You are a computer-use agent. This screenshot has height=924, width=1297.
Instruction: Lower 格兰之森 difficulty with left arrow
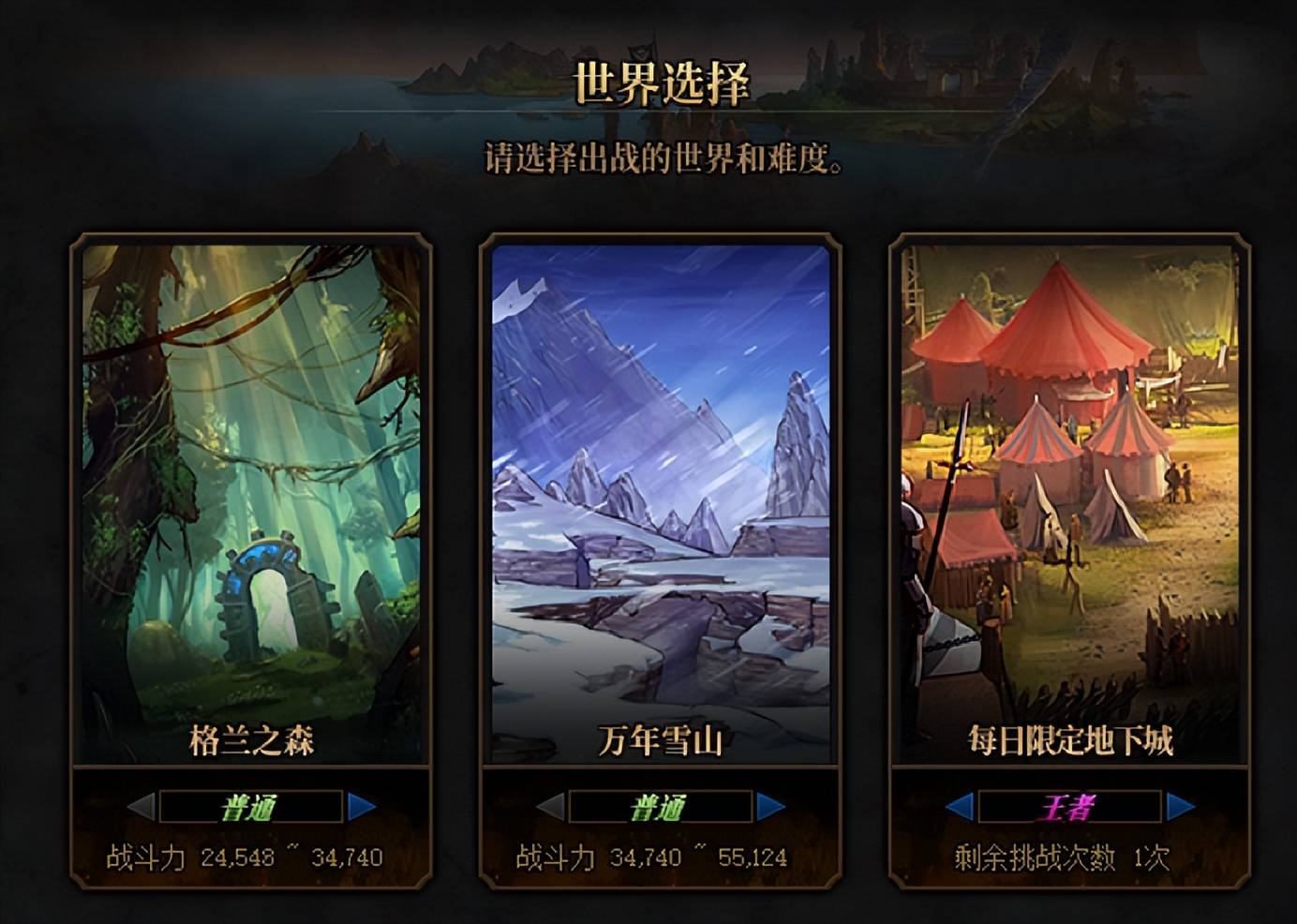click(x=141, y=806)
